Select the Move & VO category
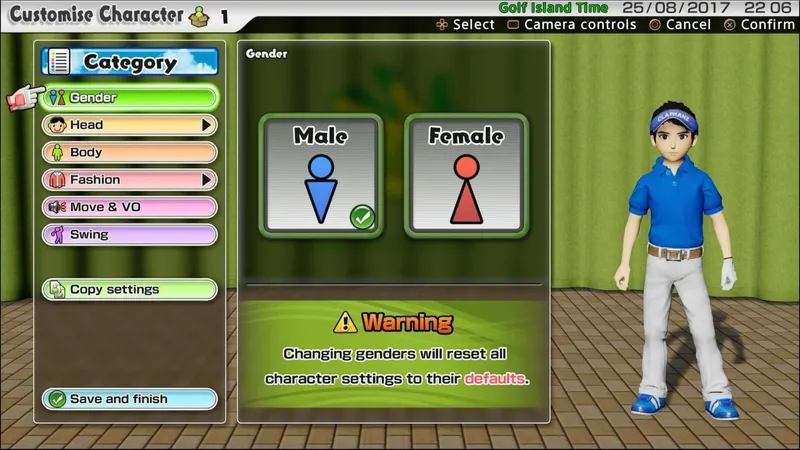800x450 pixels. pyautogui.click(x=130, y=207)
